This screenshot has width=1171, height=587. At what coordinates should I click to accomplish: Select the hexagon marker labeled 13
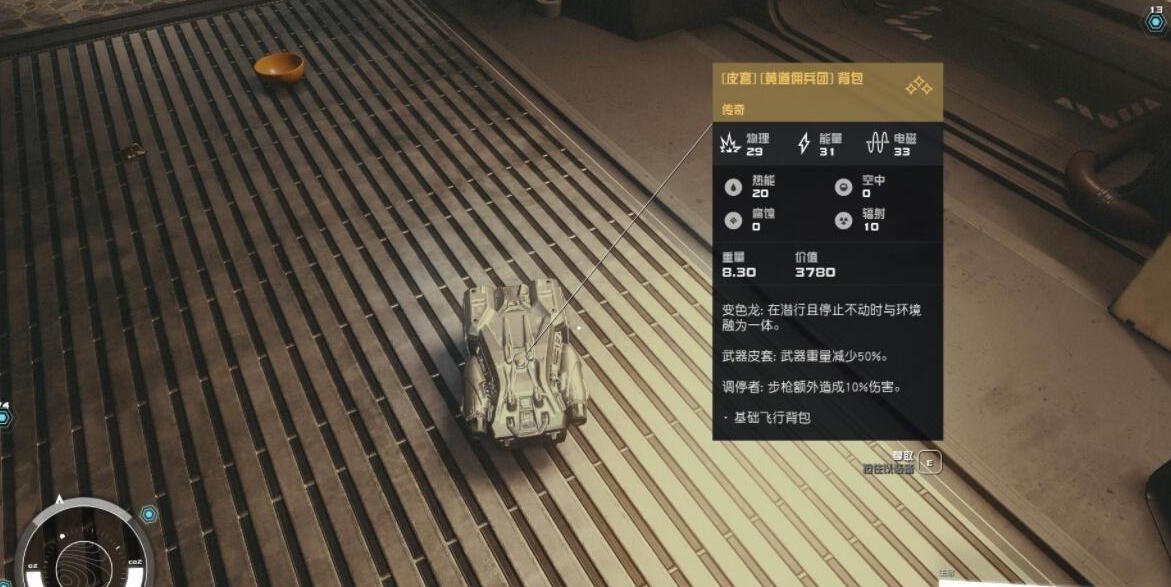pos(1155,21)
